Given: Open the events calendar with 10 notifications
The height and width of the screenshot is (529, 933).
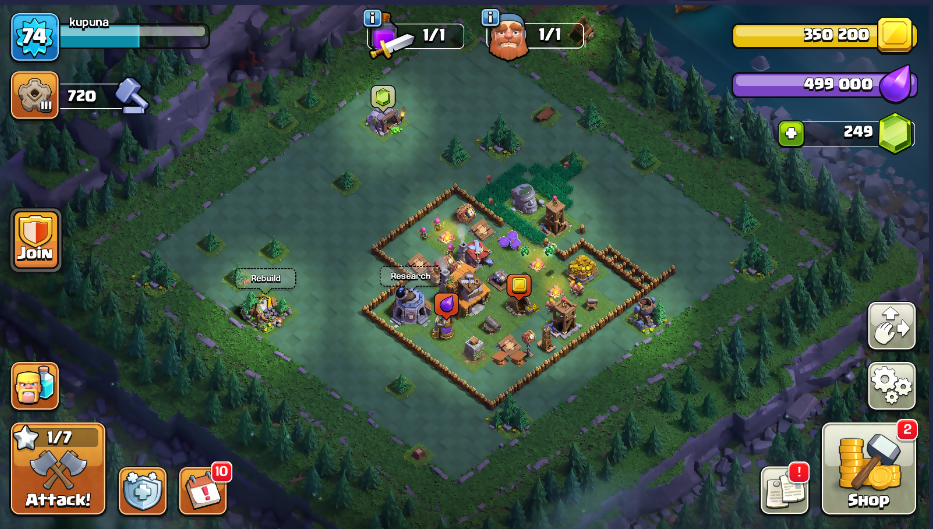Looking at the screenshot, I should pos(202,490).
